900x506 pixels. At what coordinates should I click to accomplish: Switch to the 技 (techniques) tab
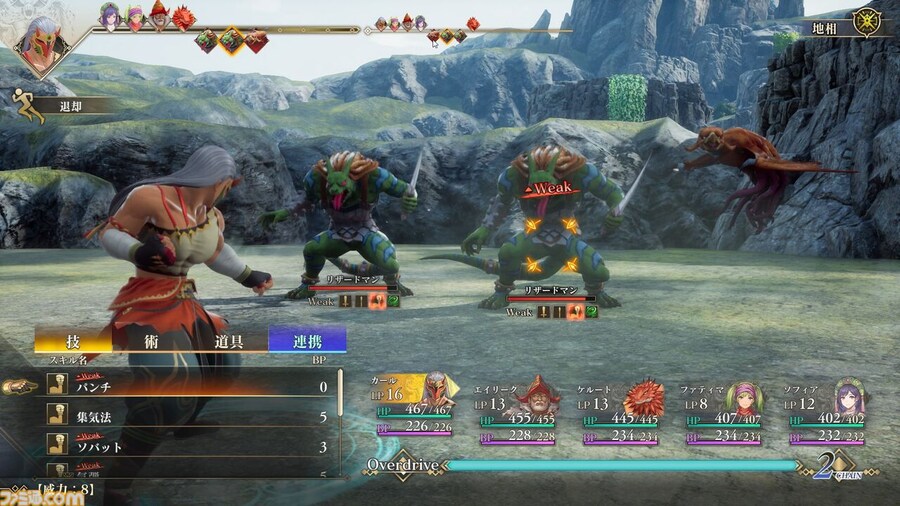click(73, 341)
